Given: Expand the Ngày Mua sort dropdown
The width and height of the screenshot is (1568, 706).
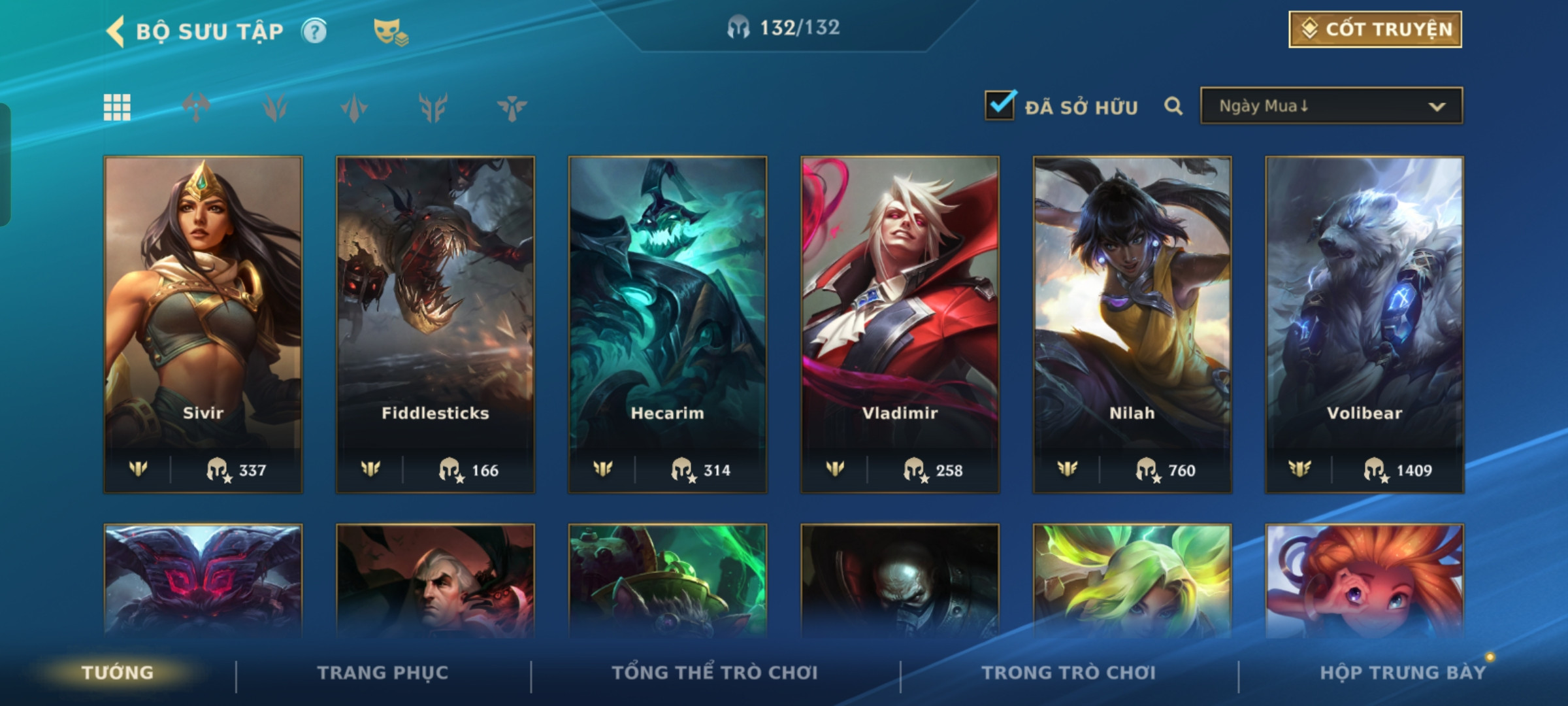Looking at the screenshot, I should coord(1331,106).
